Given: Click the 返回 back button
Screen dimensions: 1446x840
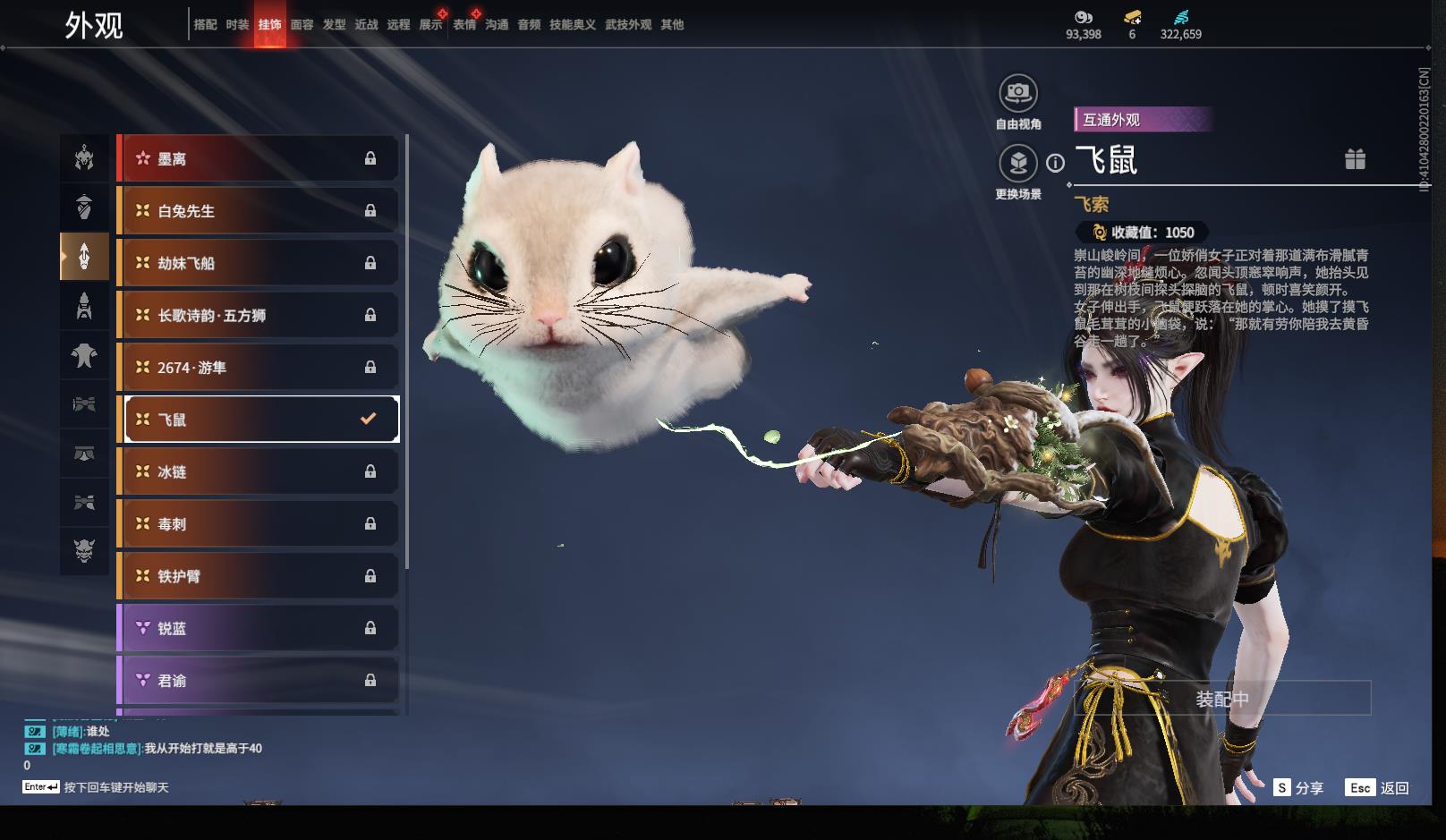Looking at the screenshot, I should pos(1378,788).
